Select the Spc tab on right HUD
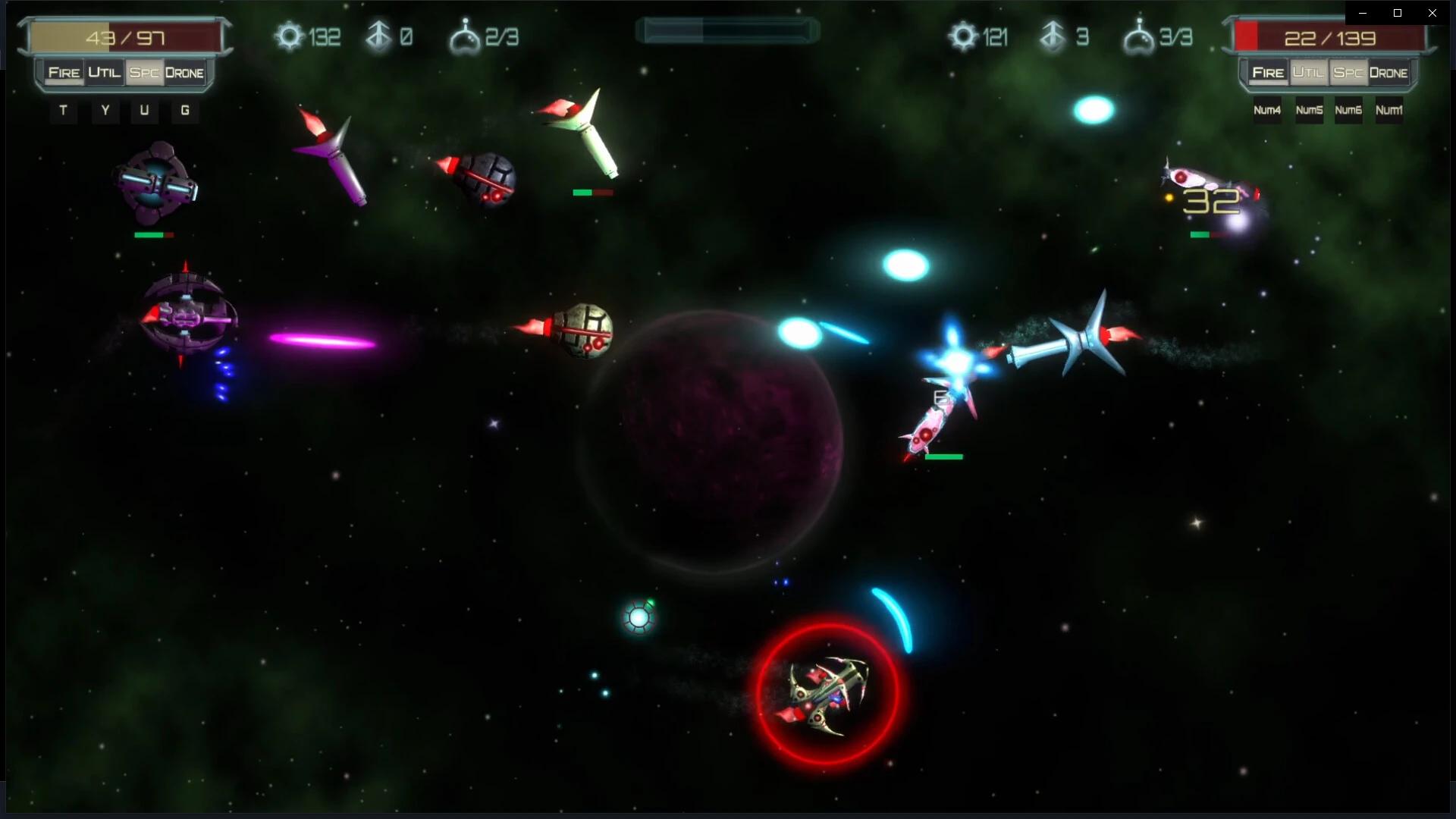Screen dimensions: 1456x819 tap(1348, 73)
